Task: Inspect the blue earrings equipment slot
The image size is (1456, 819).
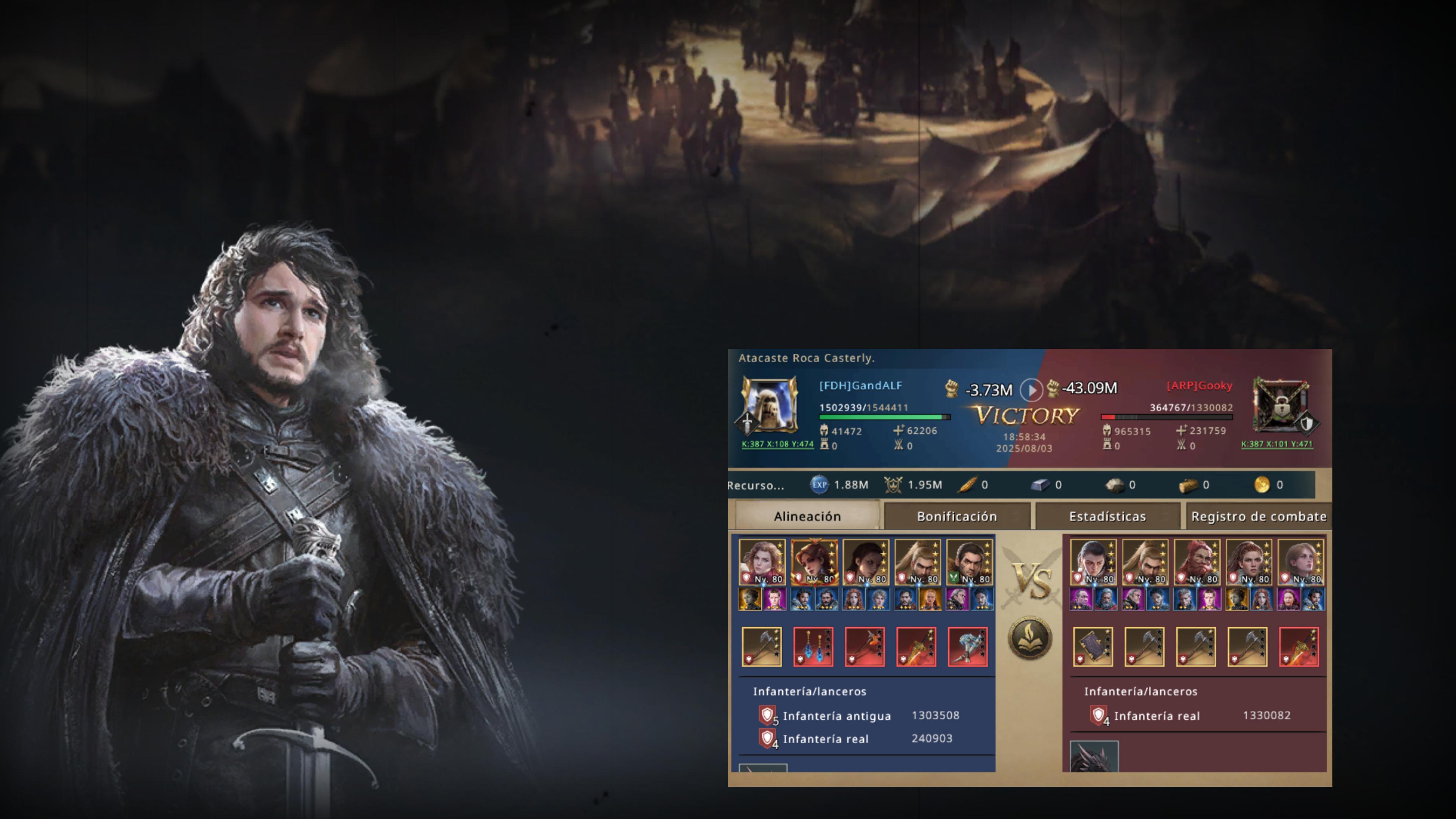Action: pyautogui.click(x=813, y=646)
